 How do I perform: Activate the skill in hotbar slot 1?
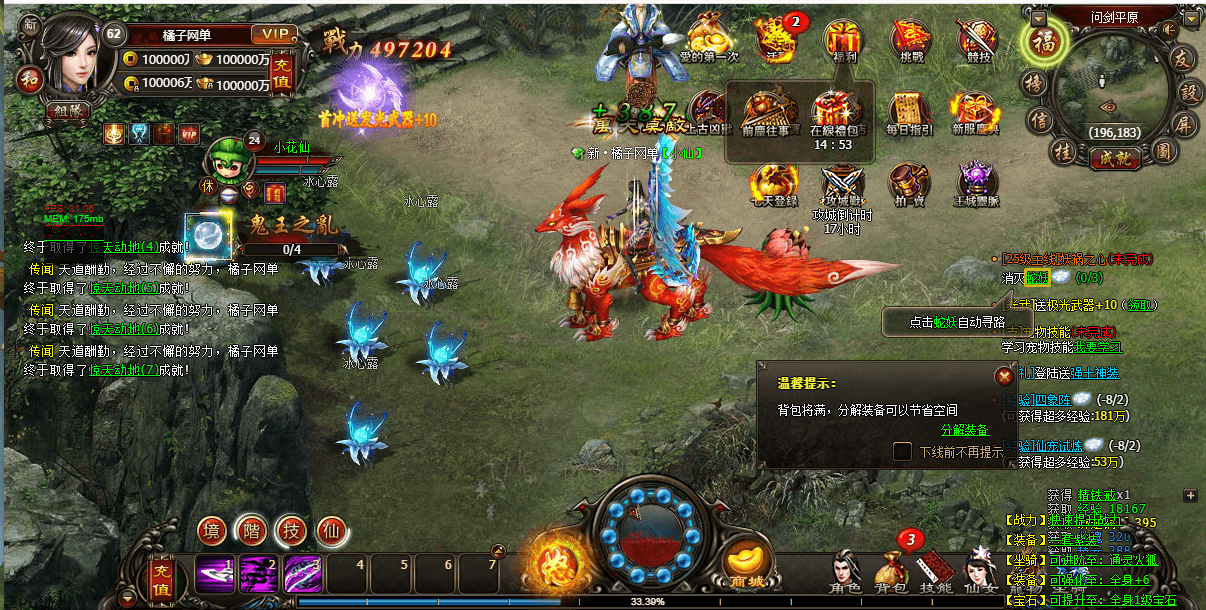coord(215,574)
